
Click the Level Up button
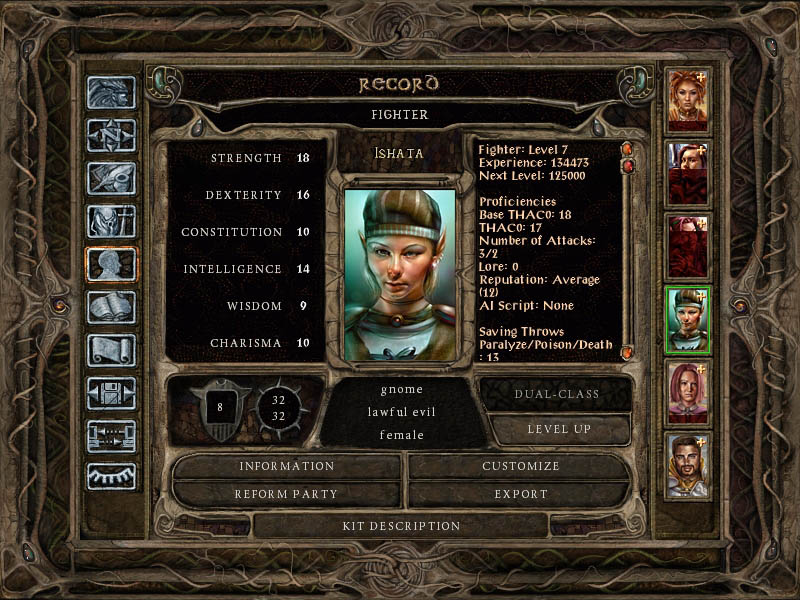(x=559, y=429)
